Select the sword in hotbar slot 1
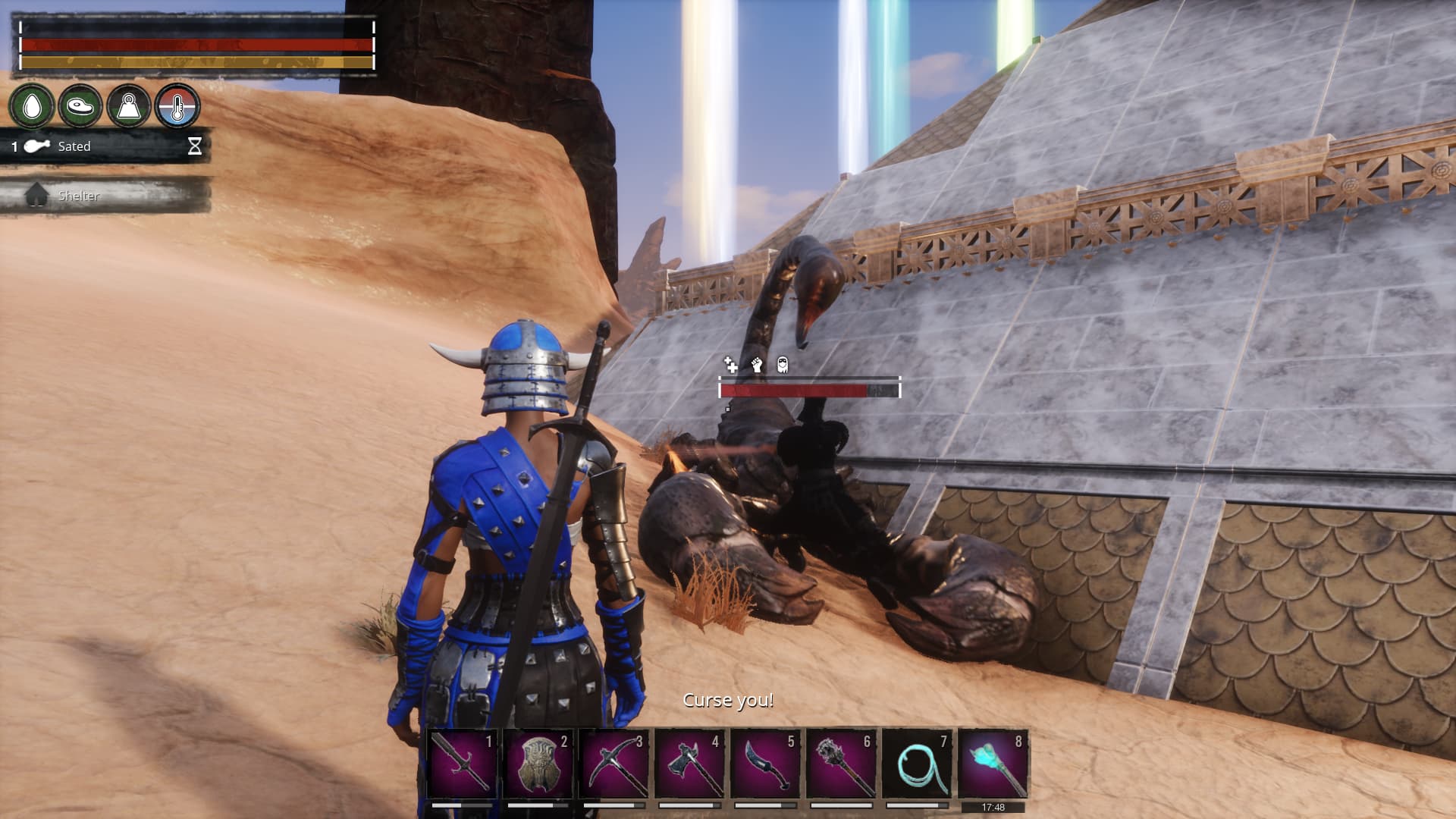This screenshot has width=1456, height=819. point(462,763)
